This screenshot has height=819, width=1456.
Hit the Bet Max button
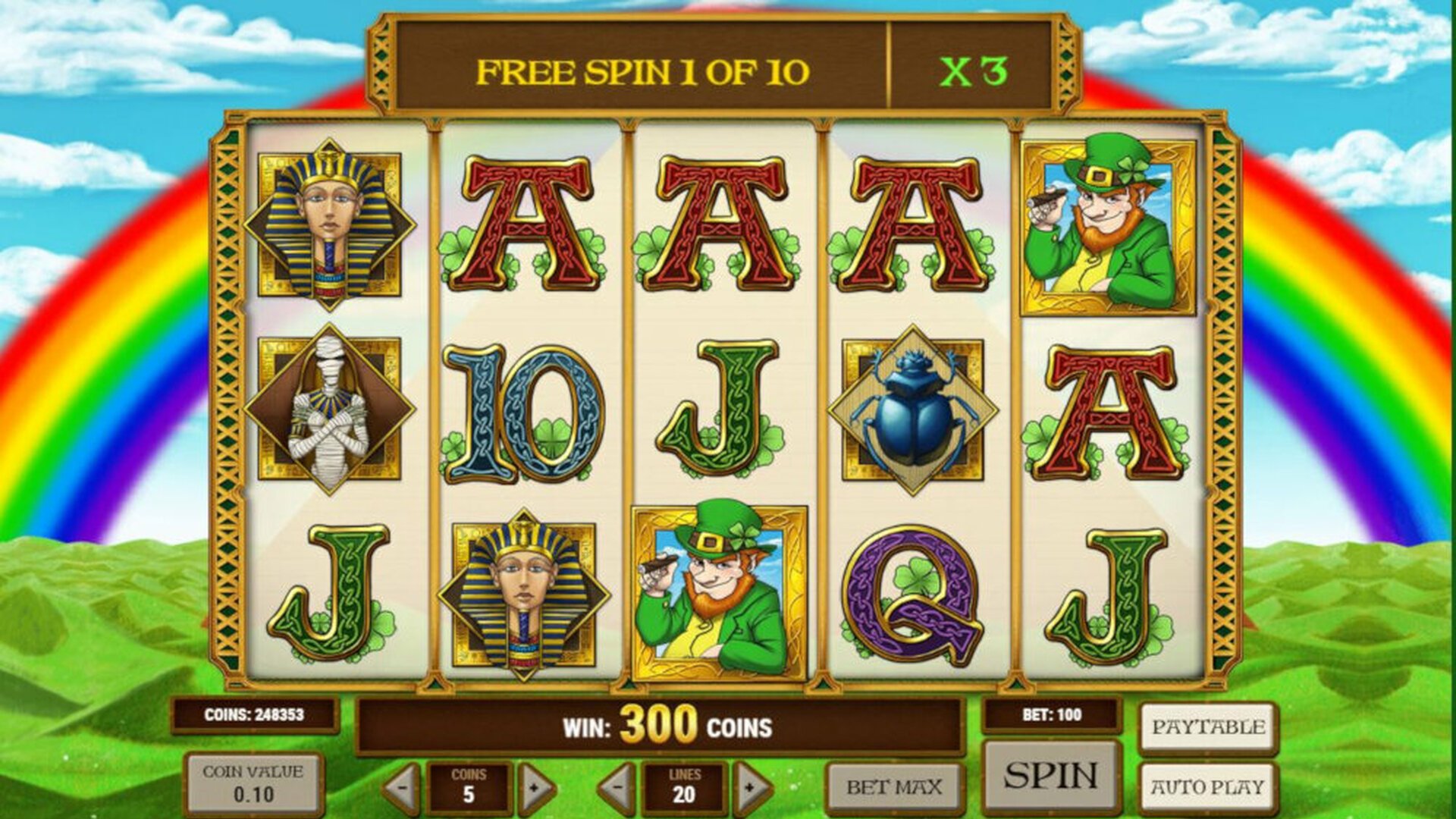click(894, 788)
